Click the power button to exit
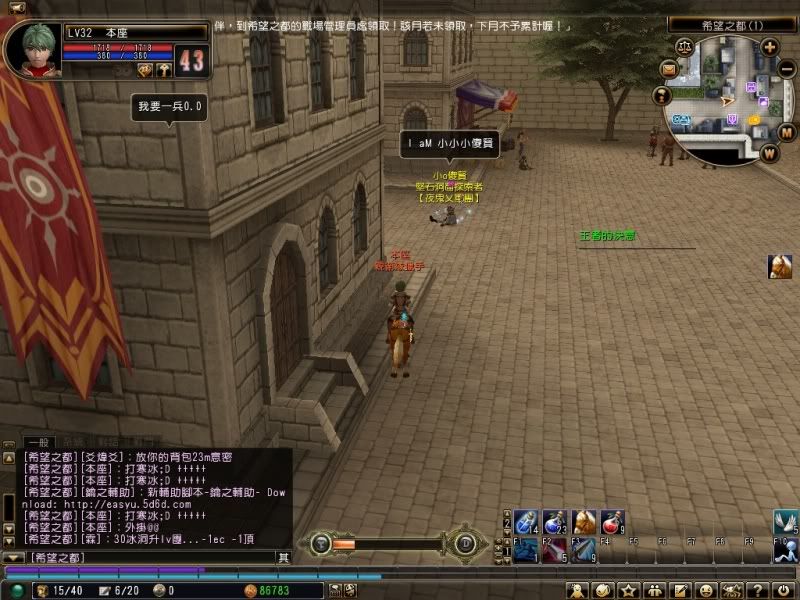800x600 pixels. click(x=785, y=590)
